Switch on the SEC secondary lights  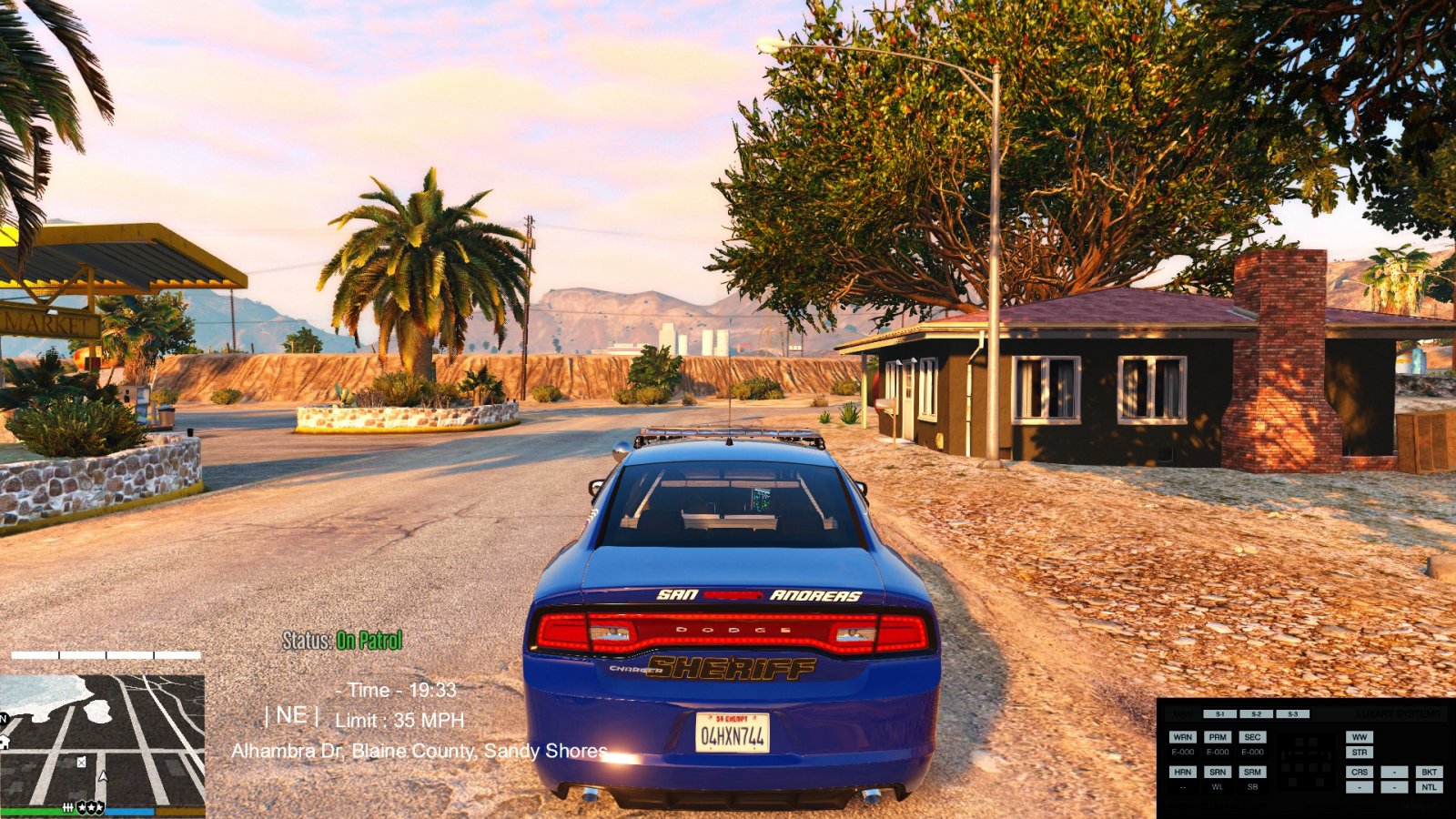click(x=1253, y=737)
